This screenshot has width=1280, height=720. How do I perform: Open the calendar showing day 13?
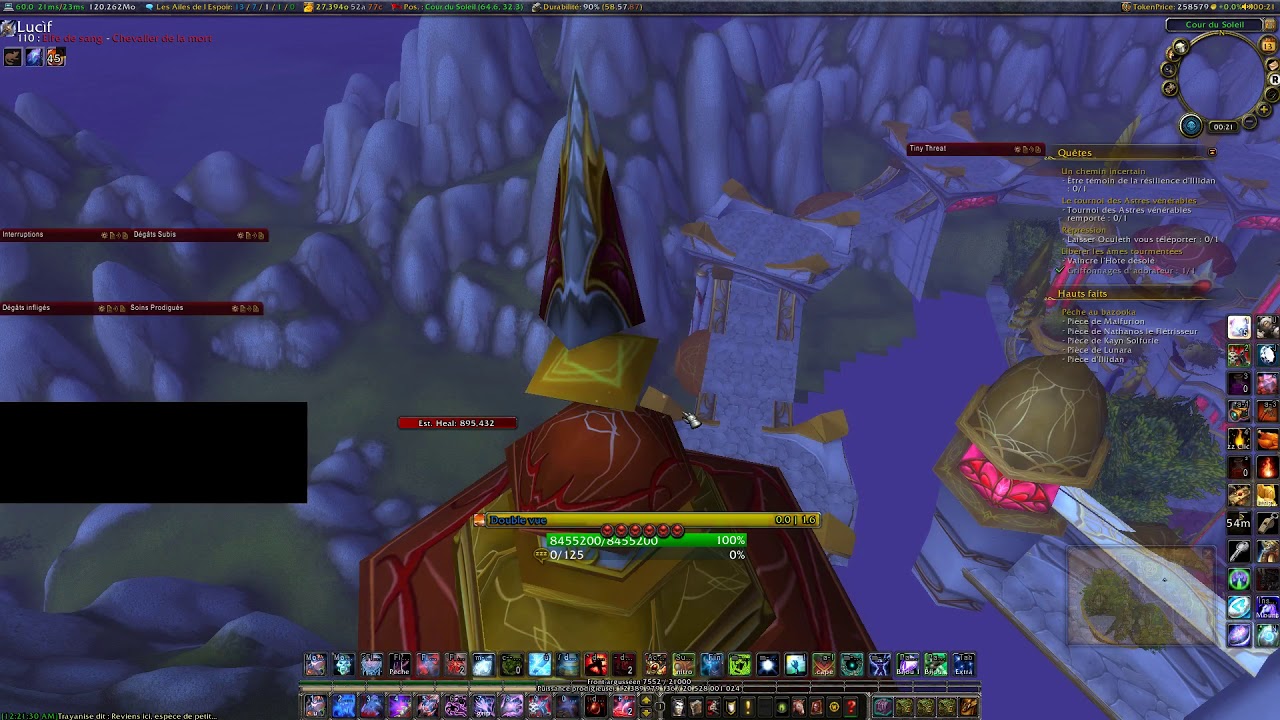pyautogui.click(x=1270, y=46)
